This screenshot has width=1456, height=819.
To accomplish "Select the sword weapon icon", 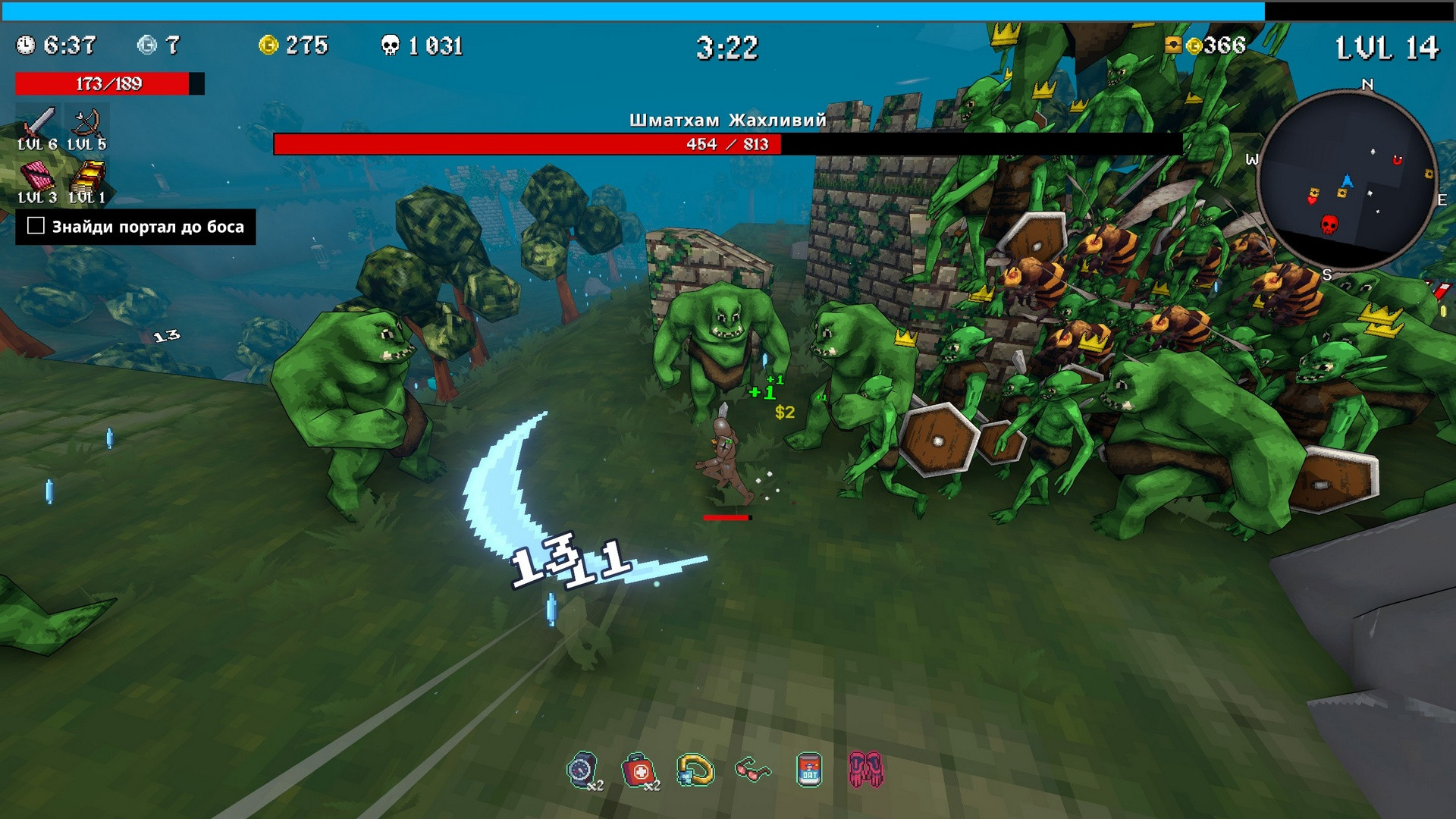I will (37, 123).
